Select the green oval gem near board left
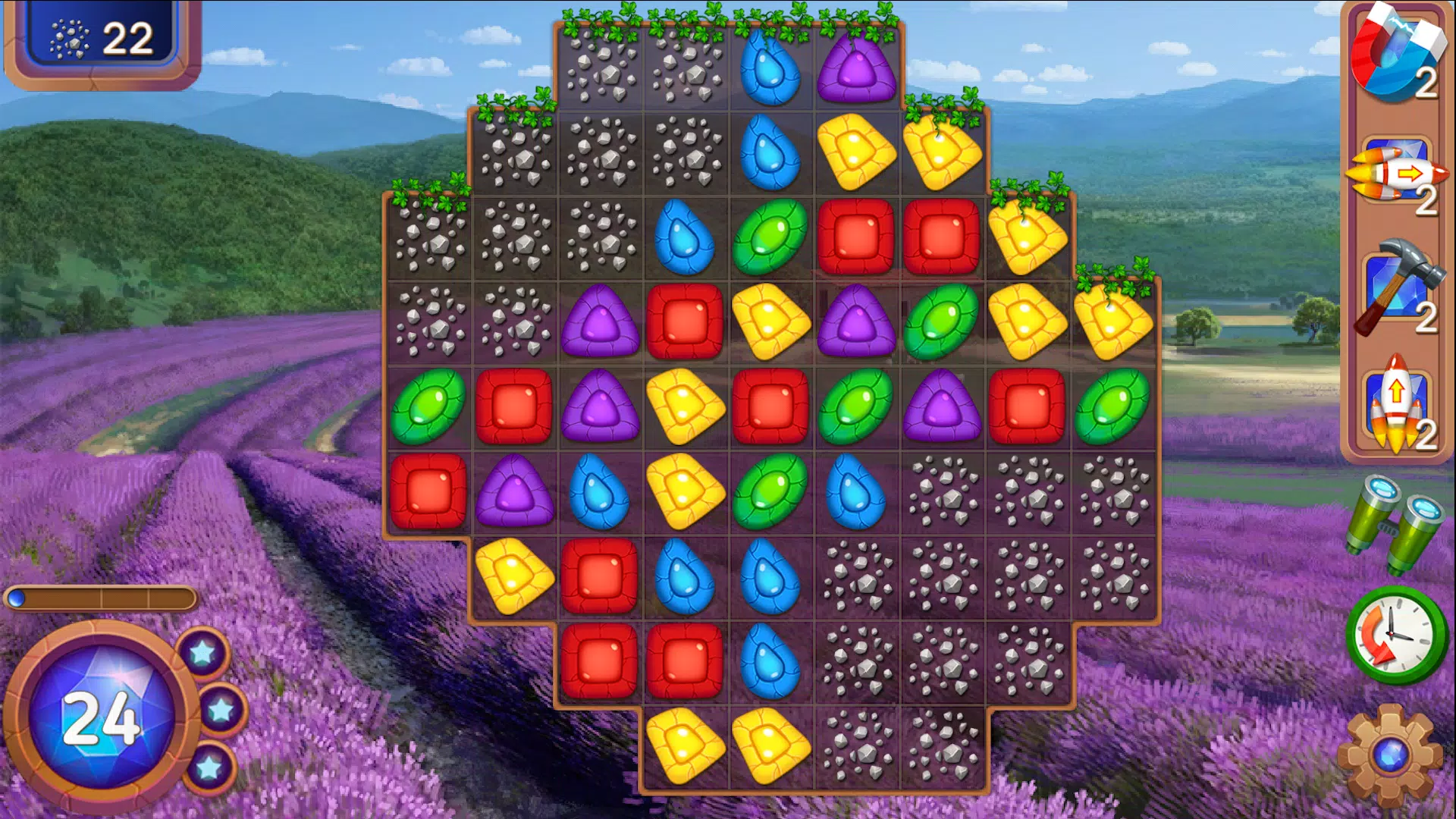Viewport: 1456px width, 819px height. point(428,409)
